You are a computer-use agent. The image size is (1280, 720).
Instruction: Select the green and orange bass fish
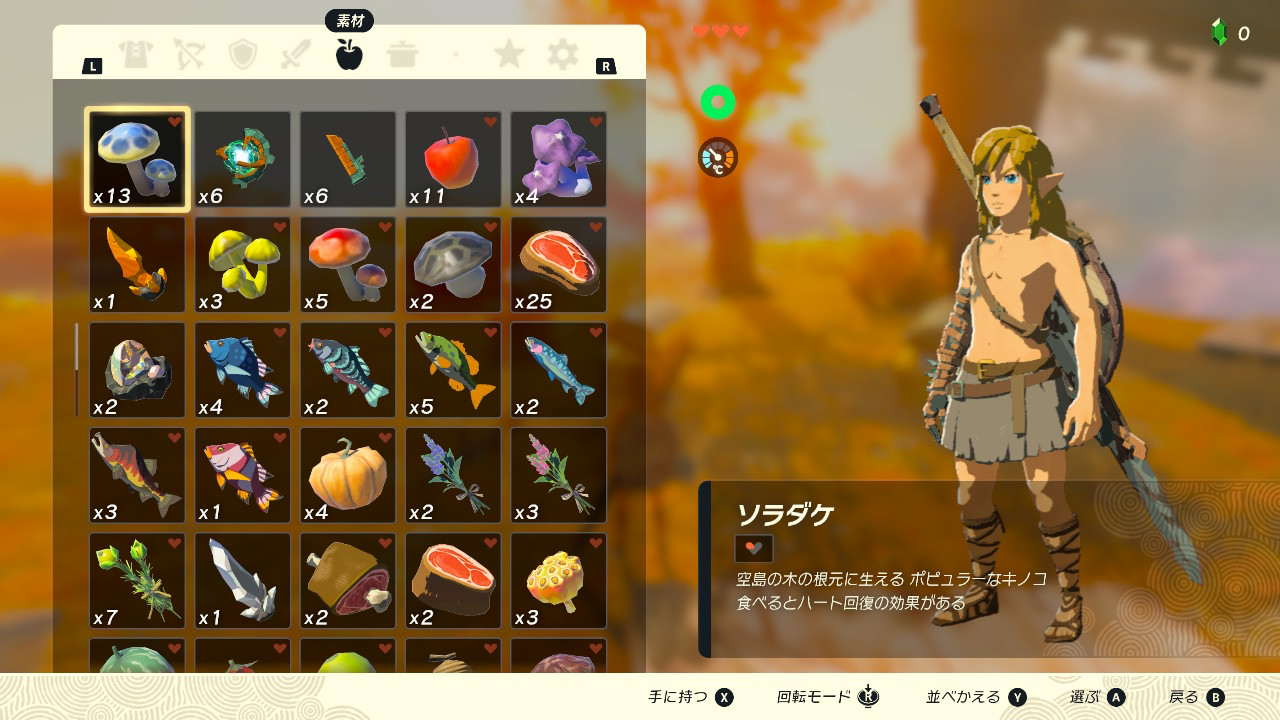453,370
